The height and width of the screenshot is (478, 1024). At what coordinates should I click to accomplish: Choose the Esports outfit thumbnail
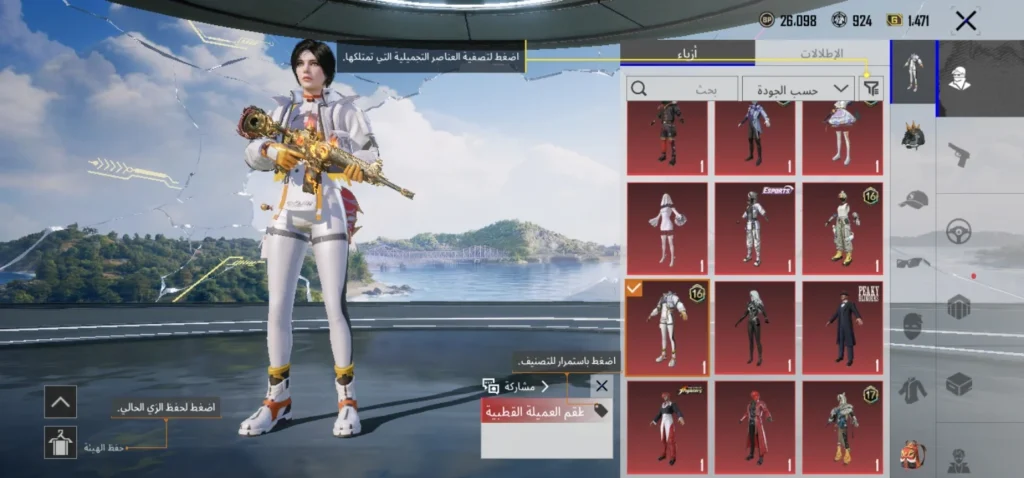click(755, 229)
